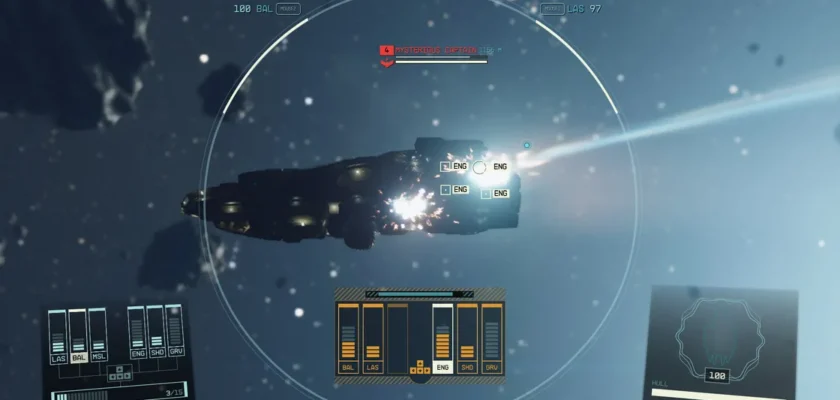Target LAS in the orange enemy systems panel

pos(373,367)
